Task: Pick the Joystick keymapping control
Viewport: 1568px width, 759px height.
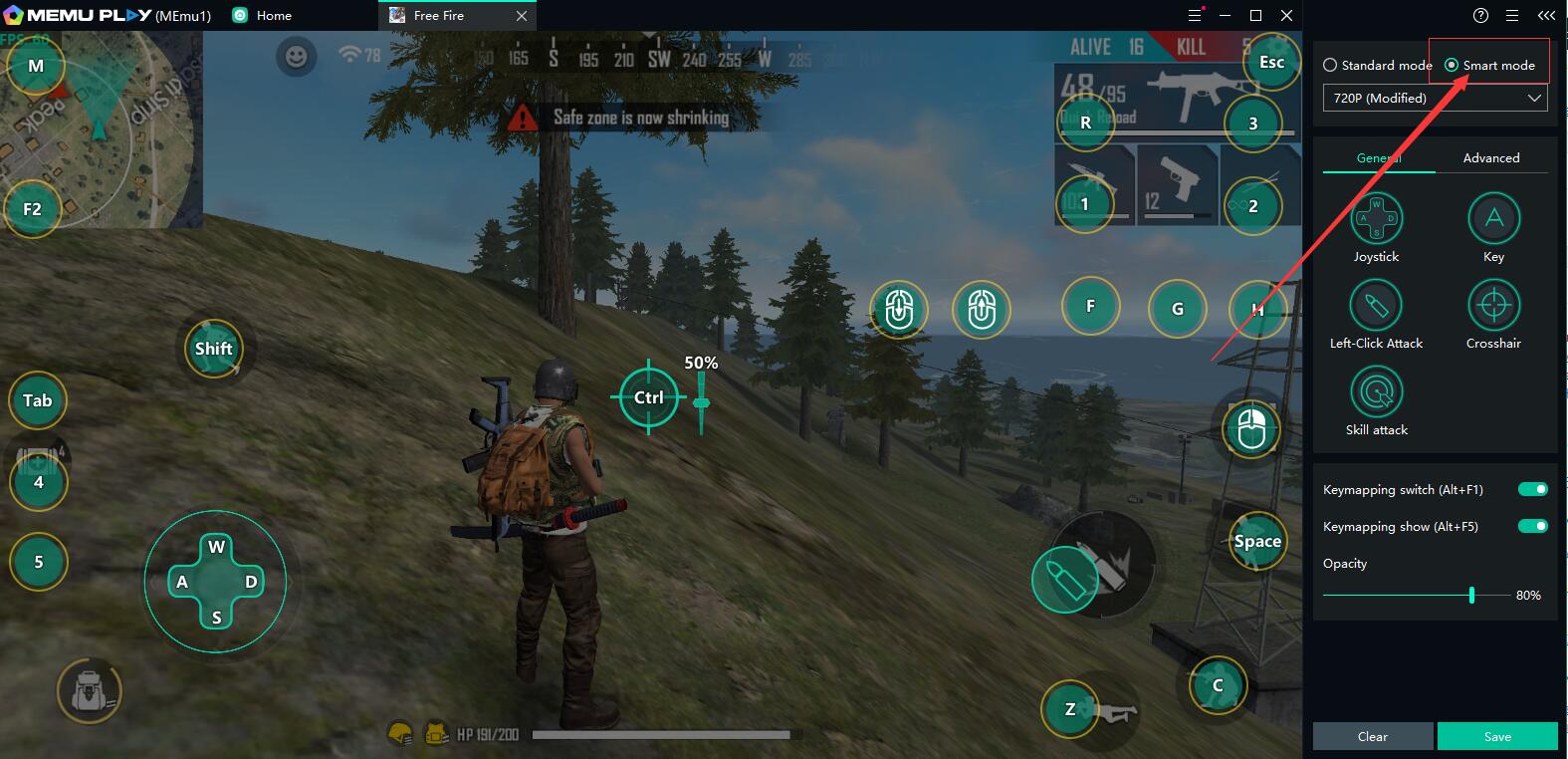Action: coord(1376,218)
